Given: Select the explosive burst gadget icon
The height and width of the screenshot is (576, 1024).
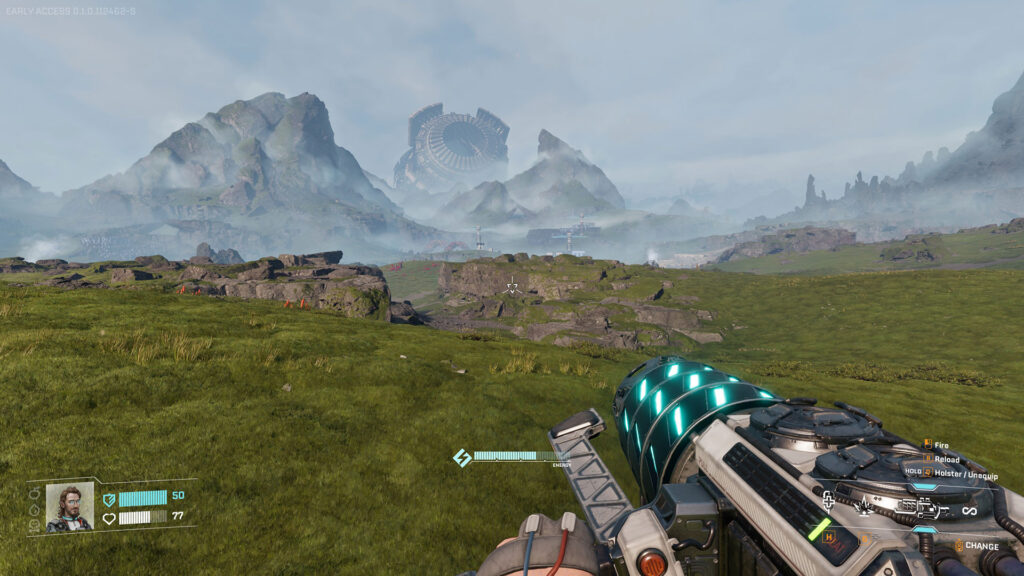Looking at the screenshot, I should pyautogui.click(x=862, y=509).
